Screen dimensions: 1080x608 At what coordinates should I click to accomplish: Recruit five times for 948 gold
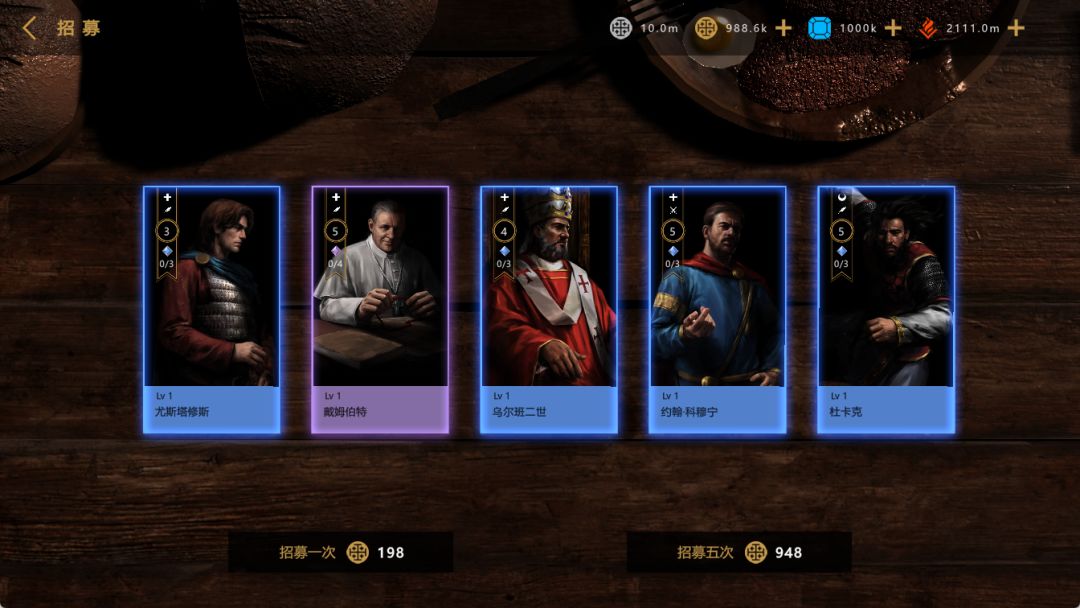pyautogui.click(x=739, y=552)
